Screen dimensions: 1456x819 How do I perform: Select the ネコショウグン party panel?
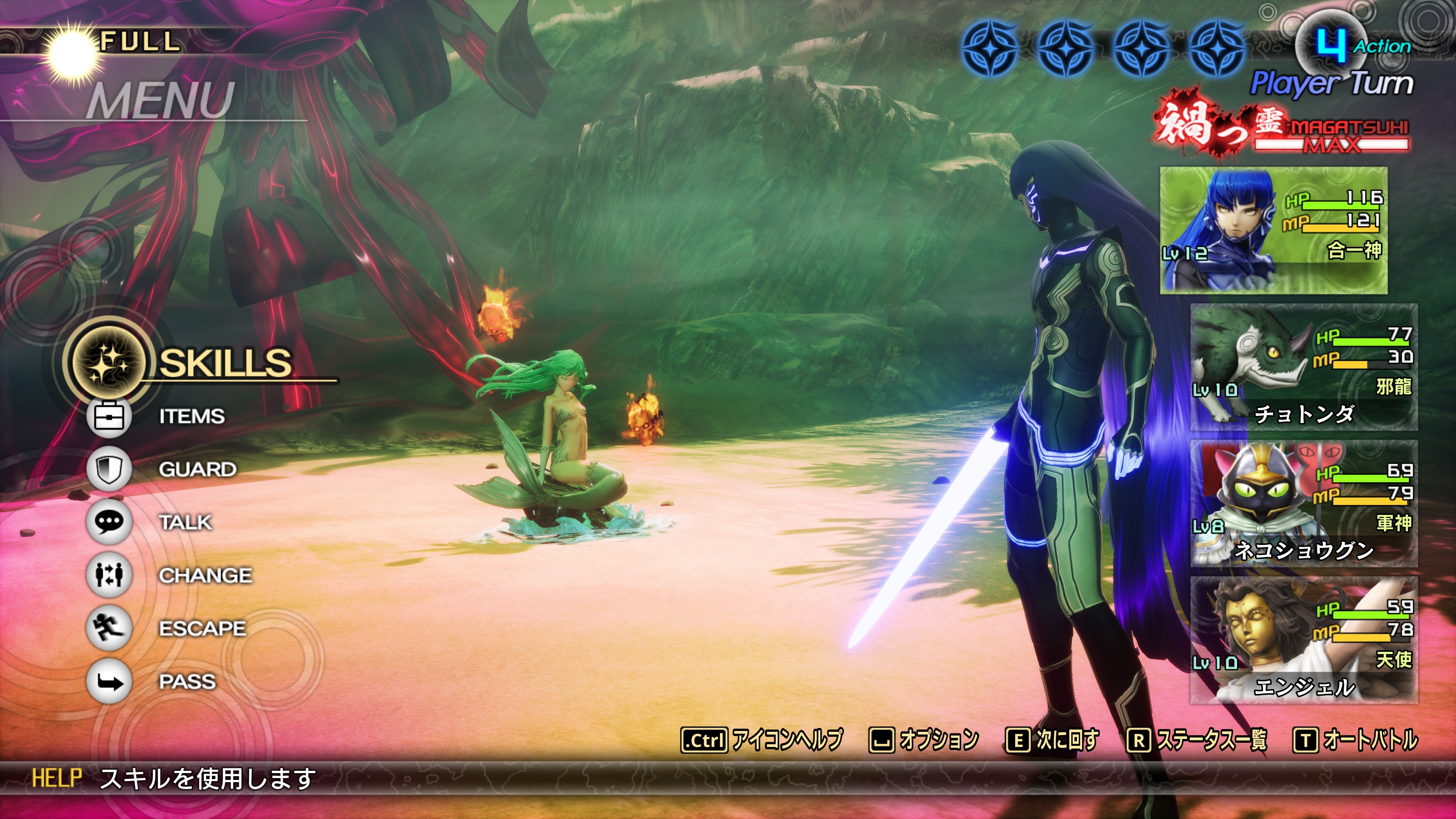click(1304, 504)
